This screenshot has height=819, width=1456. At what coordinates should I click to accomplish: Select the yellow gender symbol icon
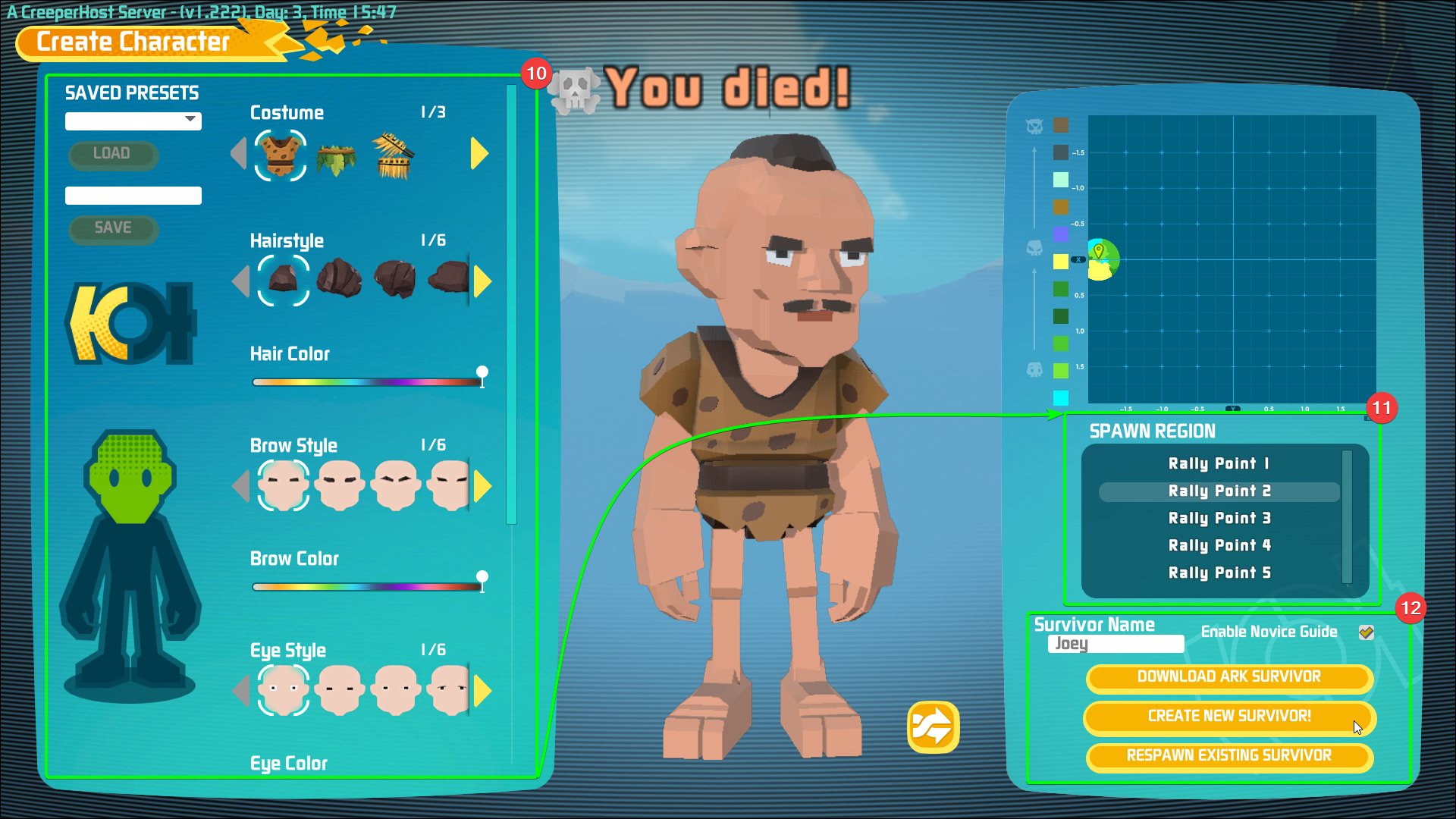[x=129, y=322]
